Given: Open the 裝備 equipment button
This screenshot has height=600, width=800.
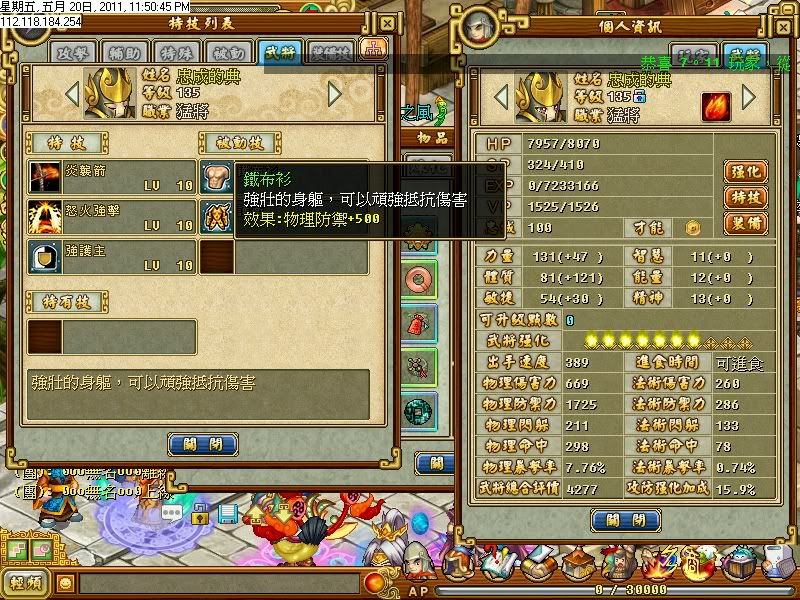Looking at the screenshot, I should [x=743, y=224].
